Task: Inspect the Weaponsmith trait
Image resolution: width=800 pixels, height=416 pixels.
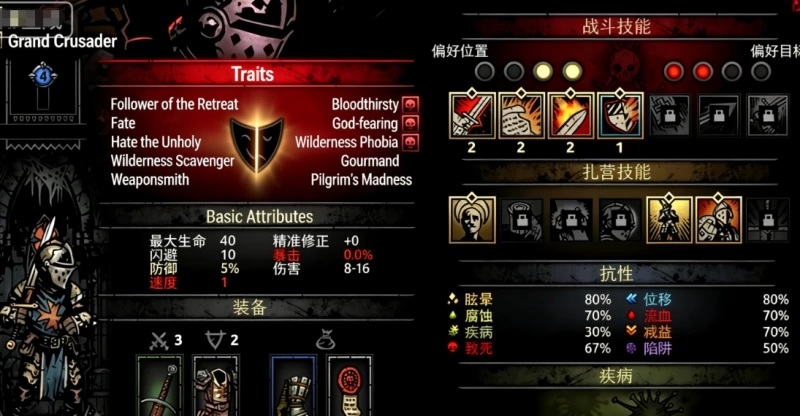Action: pyautogui.click(x=148, y=180)
